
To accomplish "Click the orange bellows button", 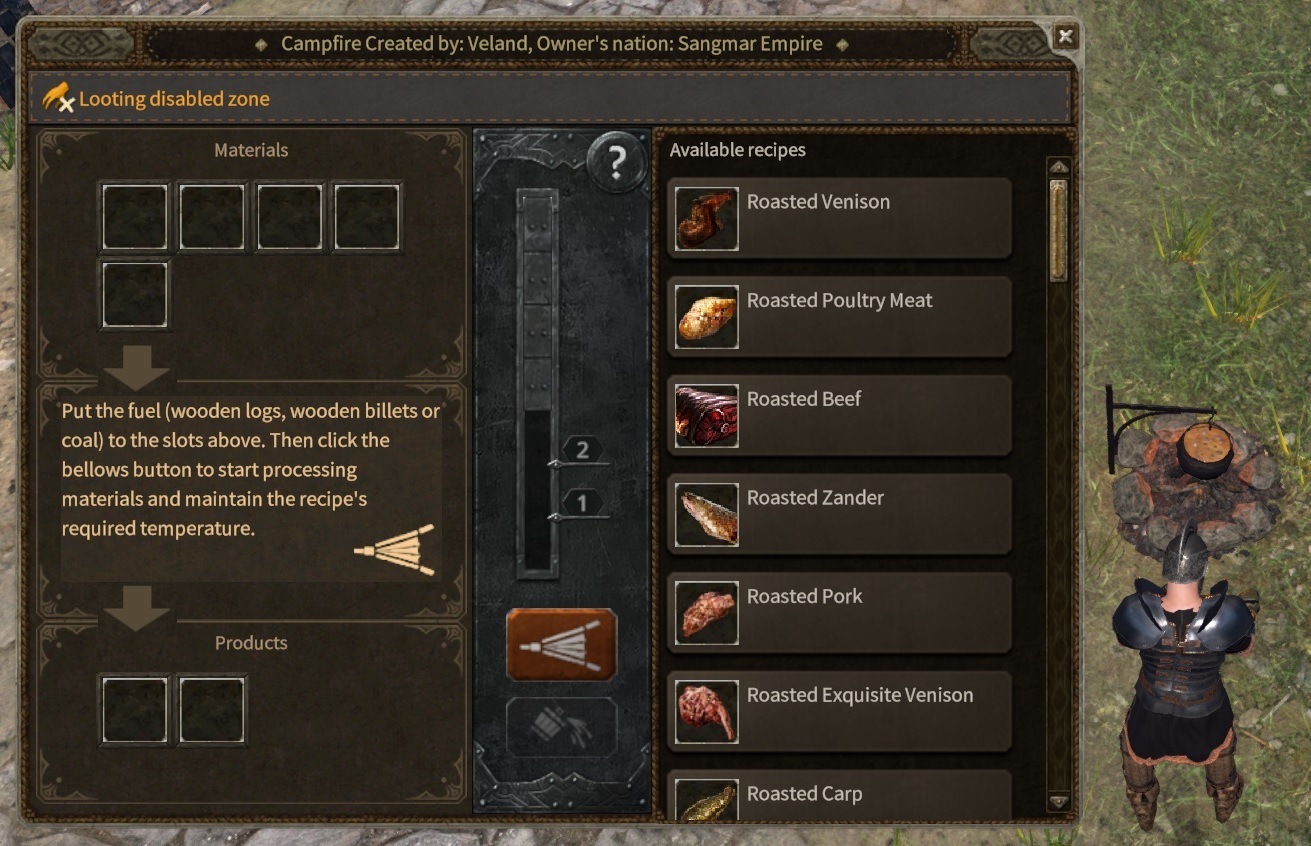I will [x=561, y=645].
